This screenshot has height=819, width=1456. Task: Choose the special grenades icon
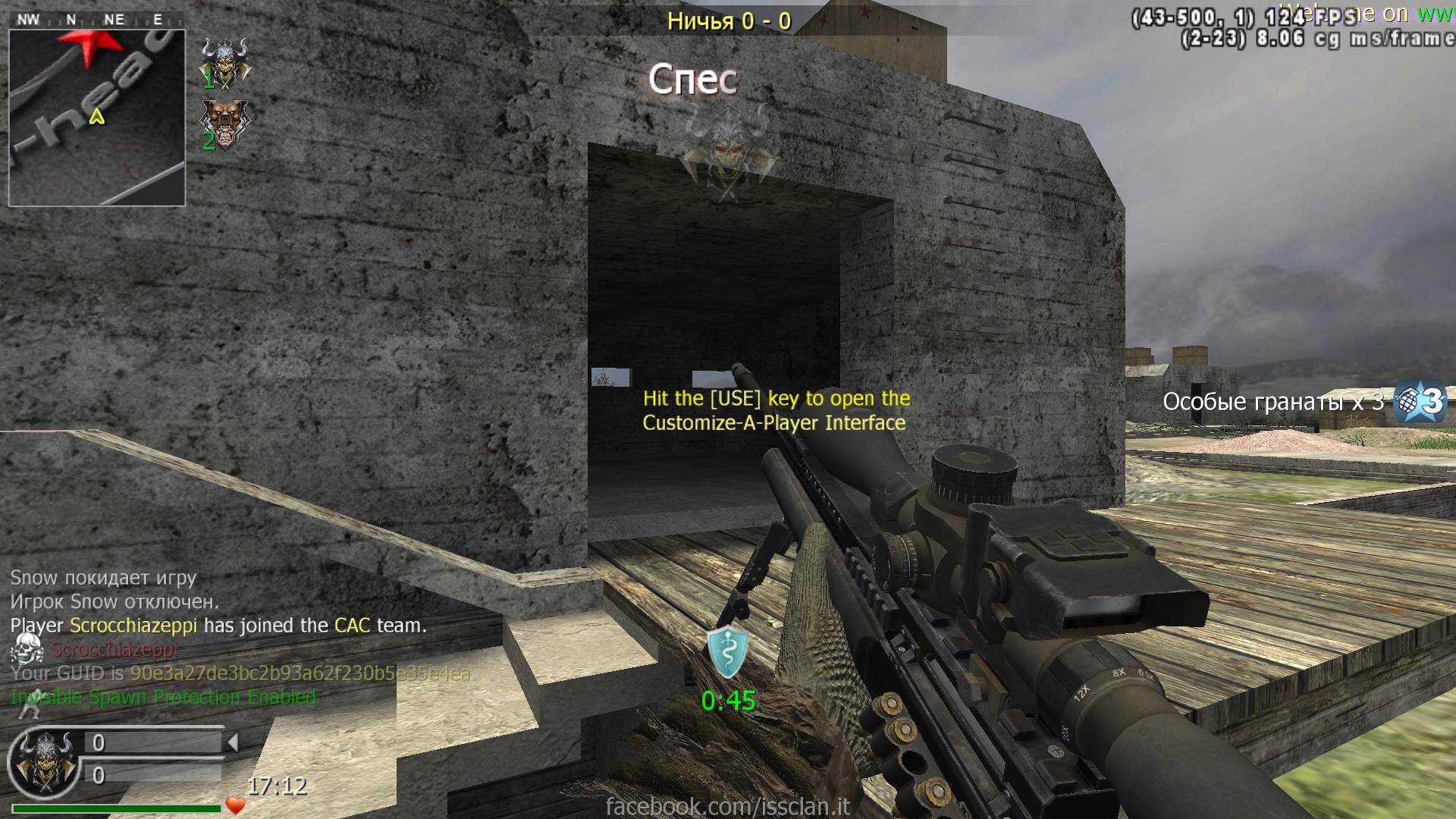point(1420,401)
